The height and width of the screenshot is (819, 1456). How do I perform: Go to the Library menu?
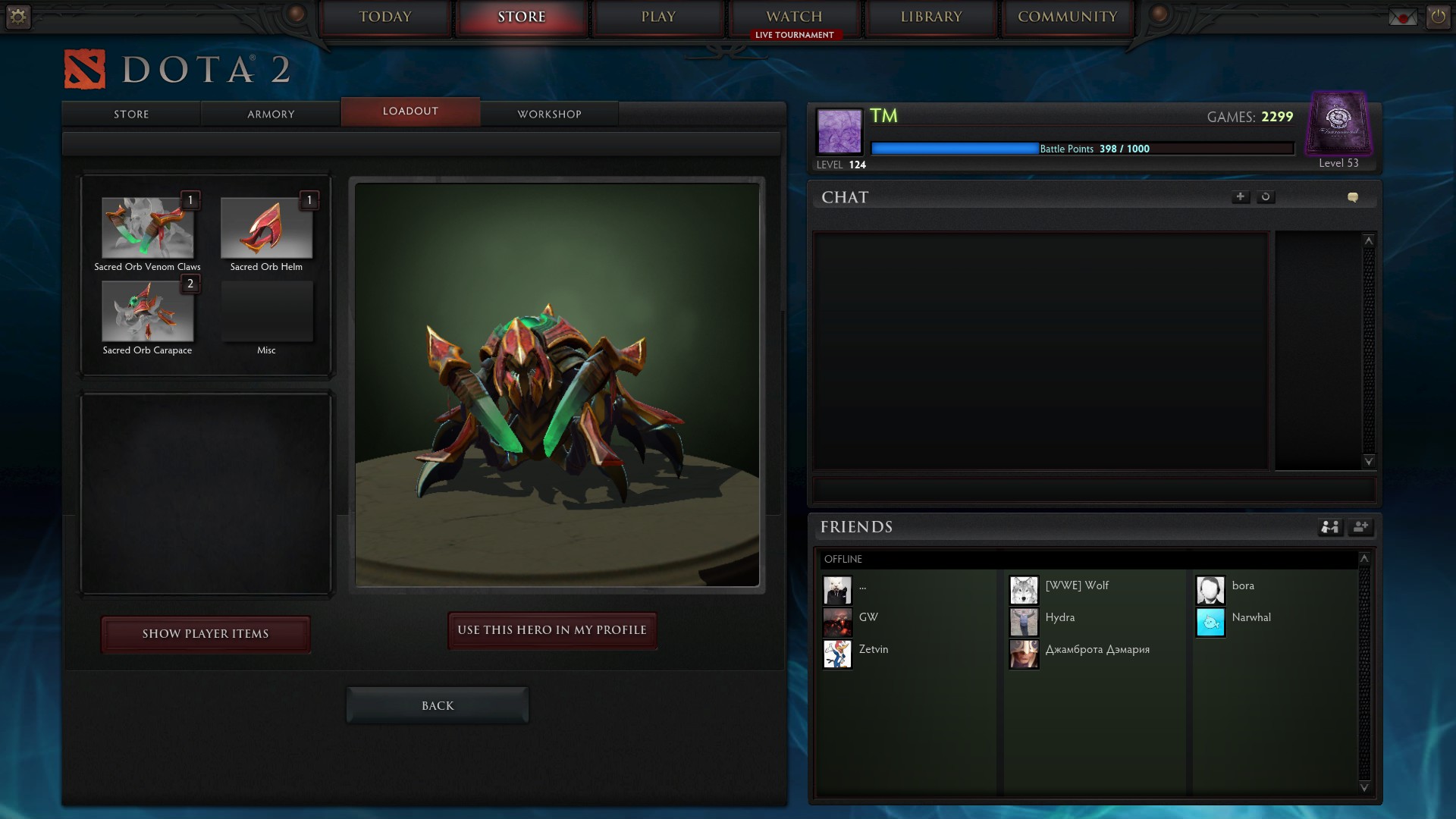(931, 17)
